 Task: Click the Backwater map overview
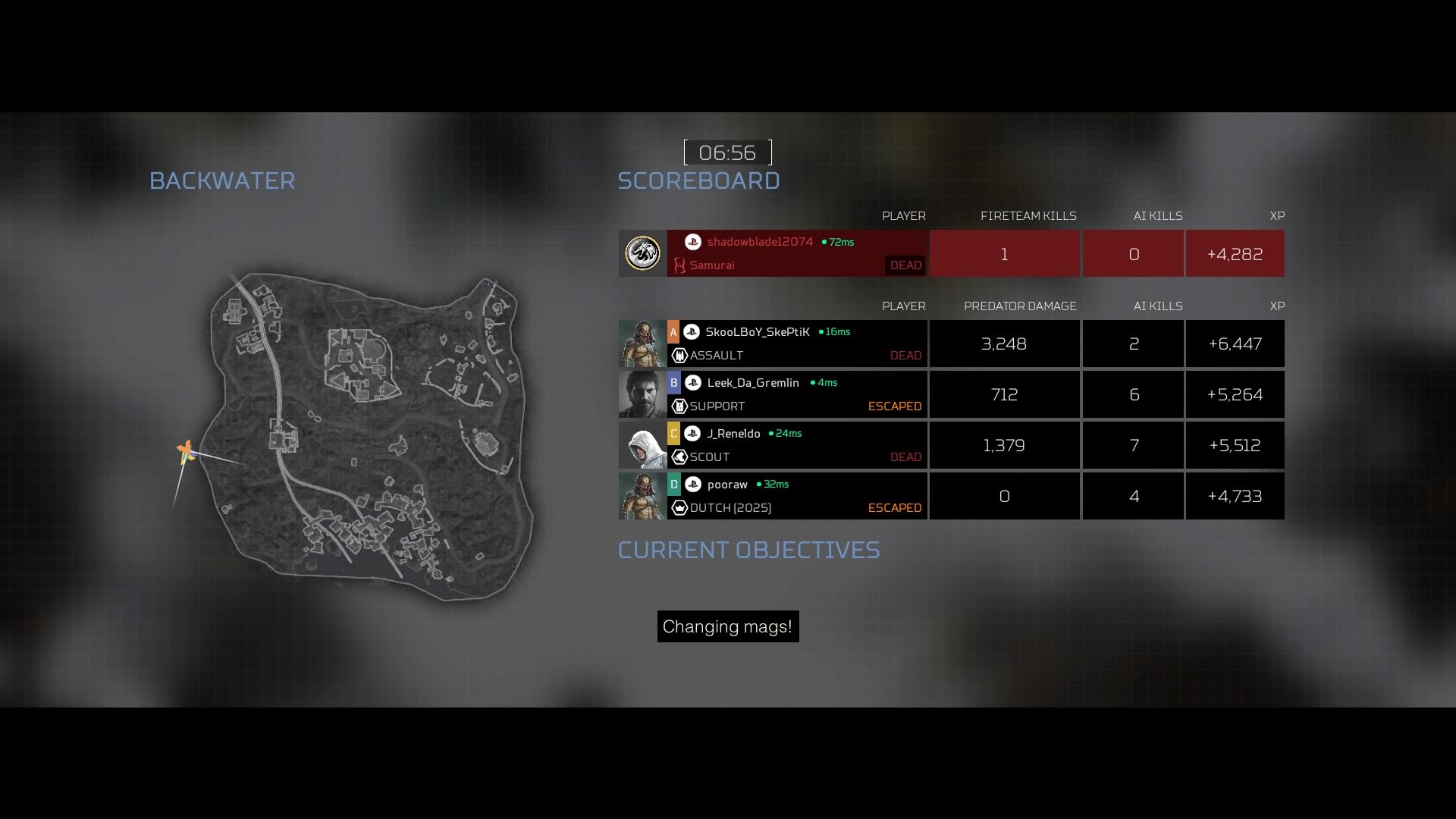tap(372, 436)
